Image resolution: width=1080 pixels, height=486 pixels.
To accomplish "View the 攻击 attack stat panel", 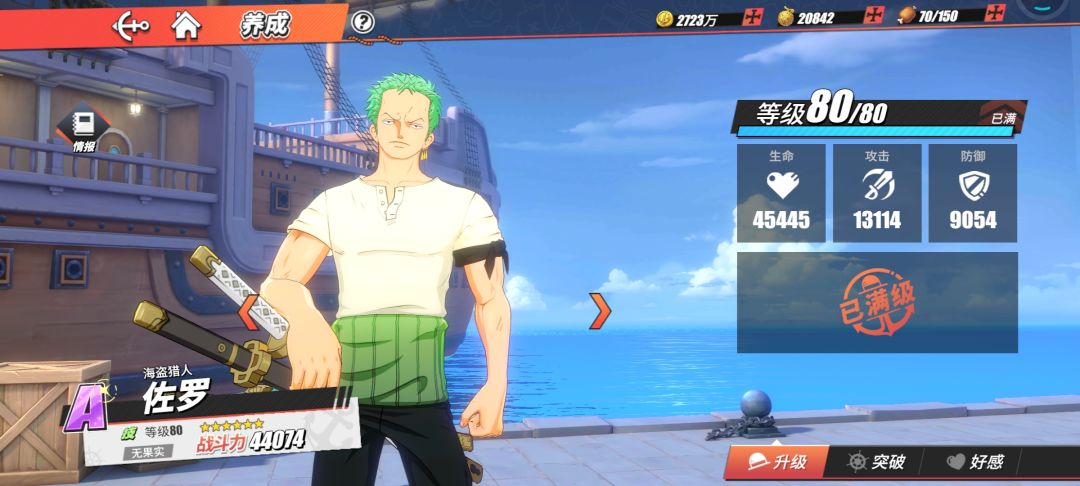I will [x=877, y=193].
